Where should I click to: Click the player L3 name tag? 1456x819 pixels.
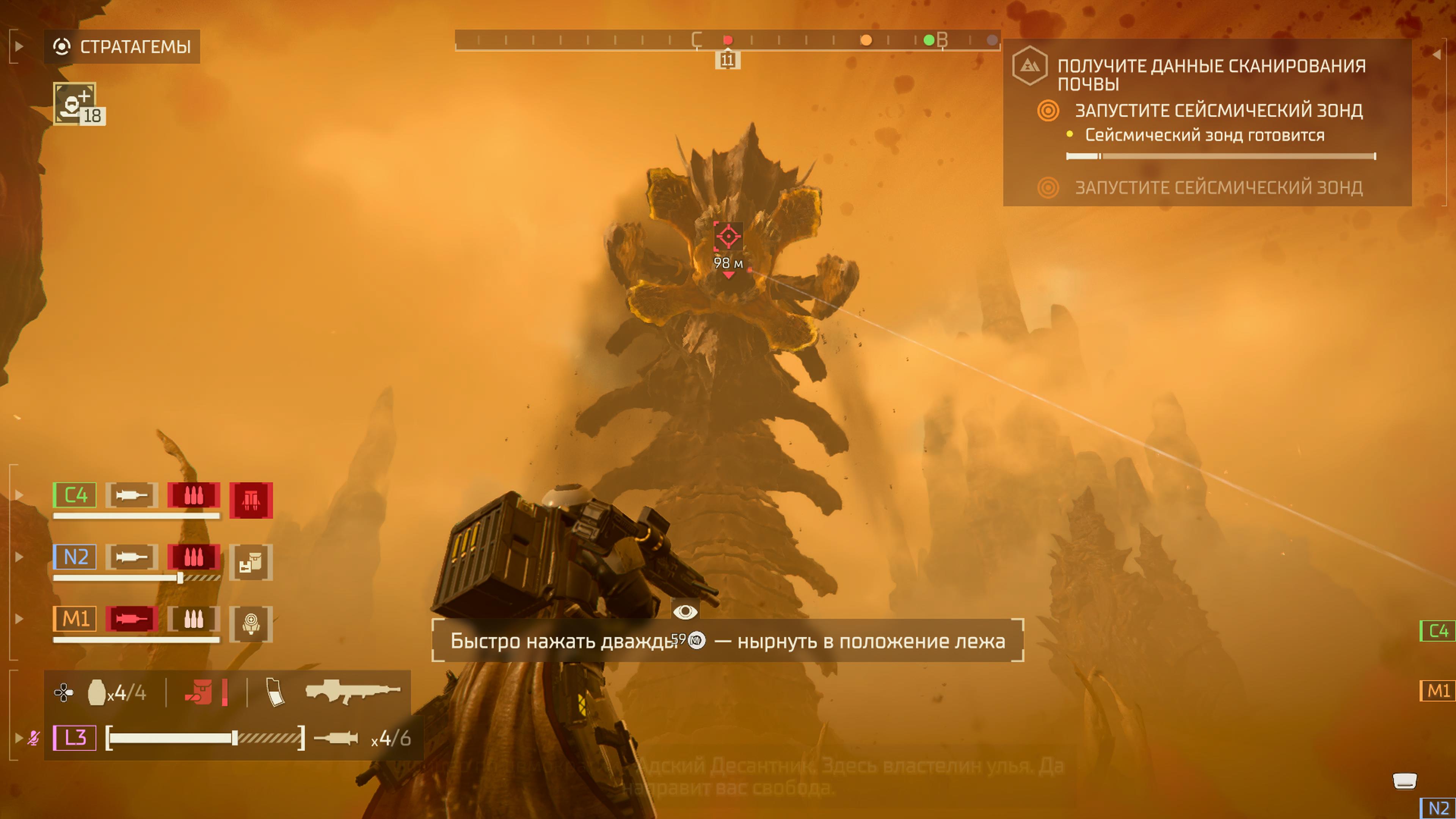pyautogui.click(x=75, y=737)
